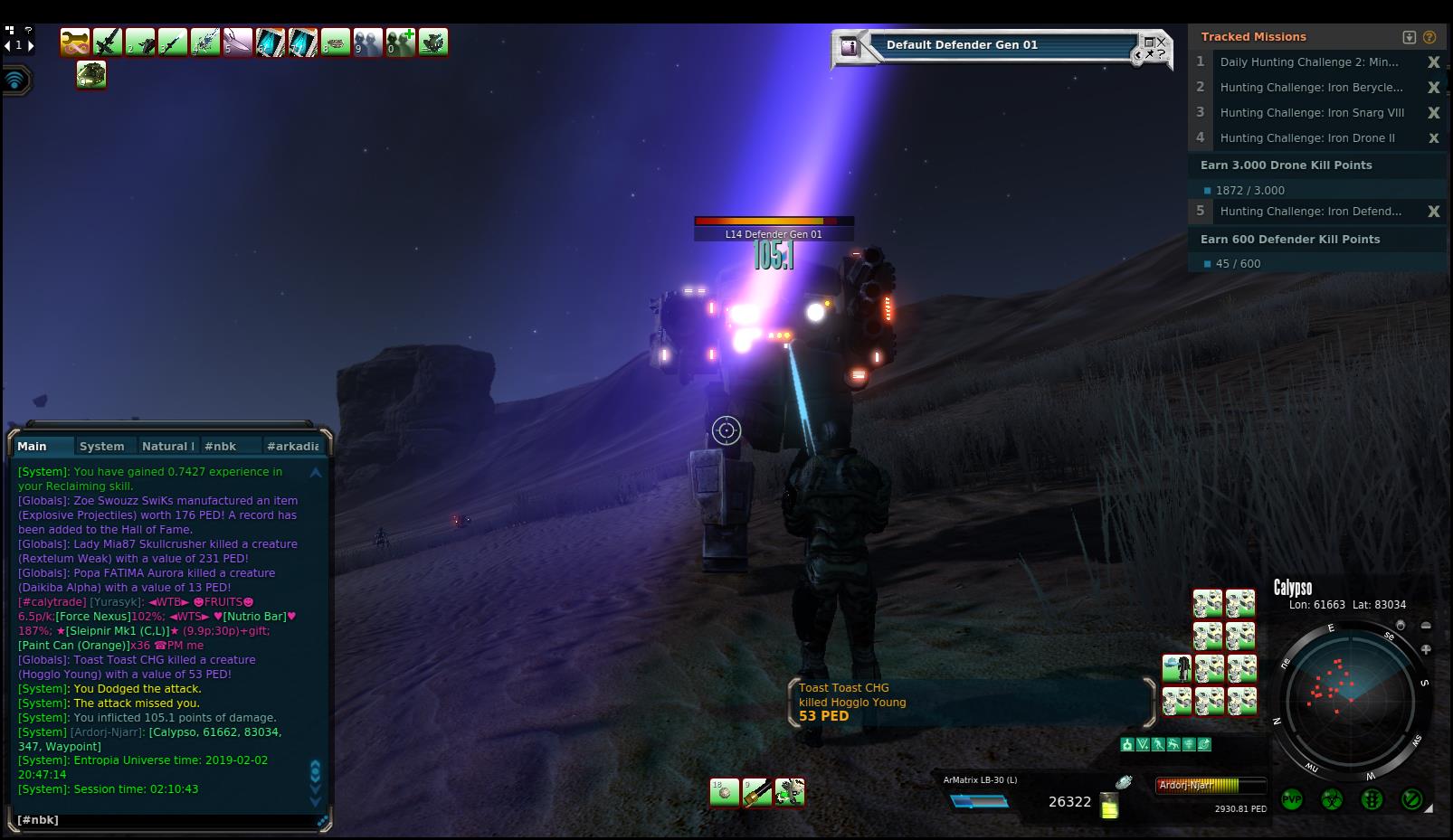Select the Main chat tab

click(x=32, y=446)
